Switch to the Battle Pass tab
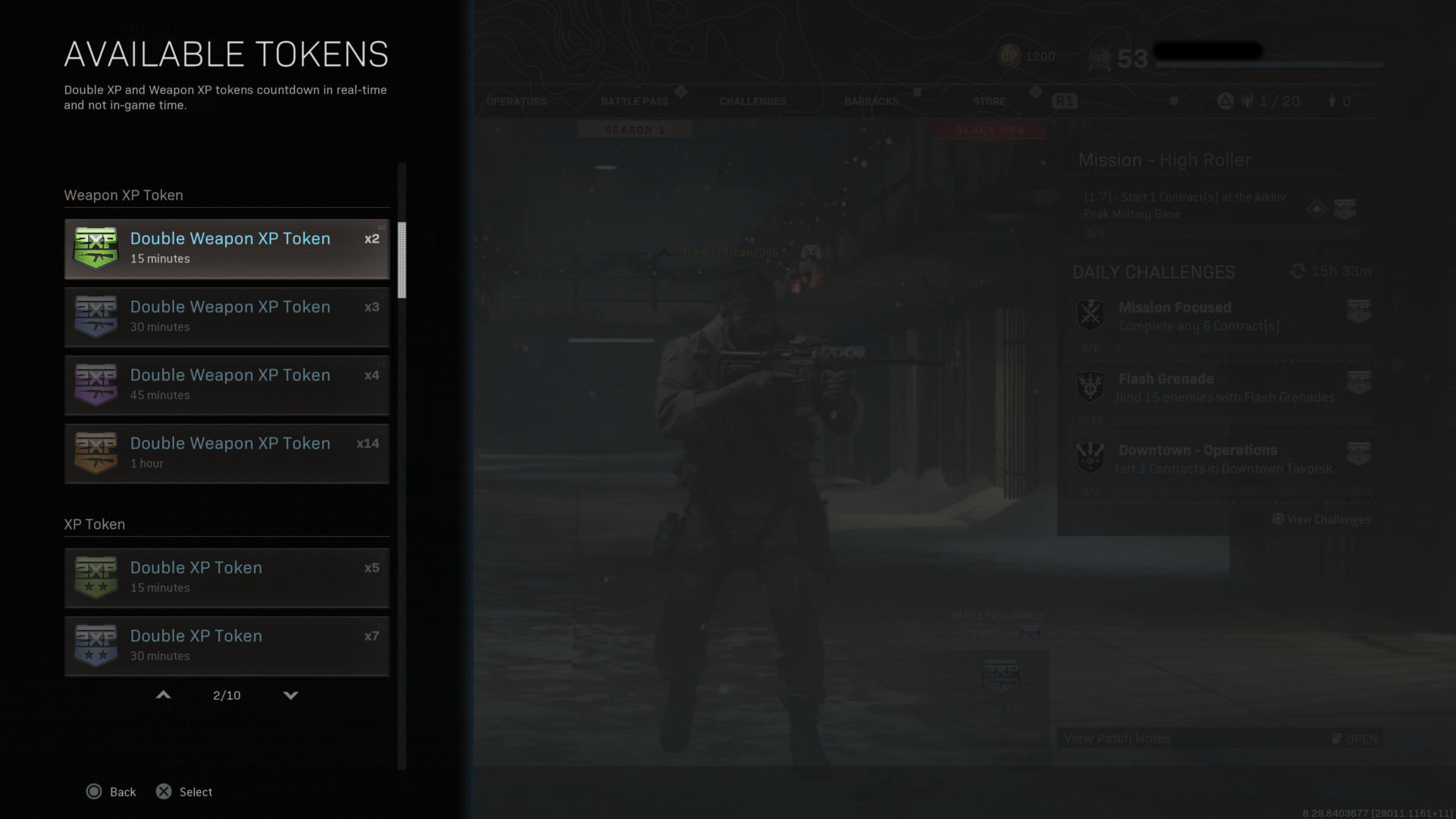The image size is (1456, 819). pyautogui.click(x=635, y=102)
